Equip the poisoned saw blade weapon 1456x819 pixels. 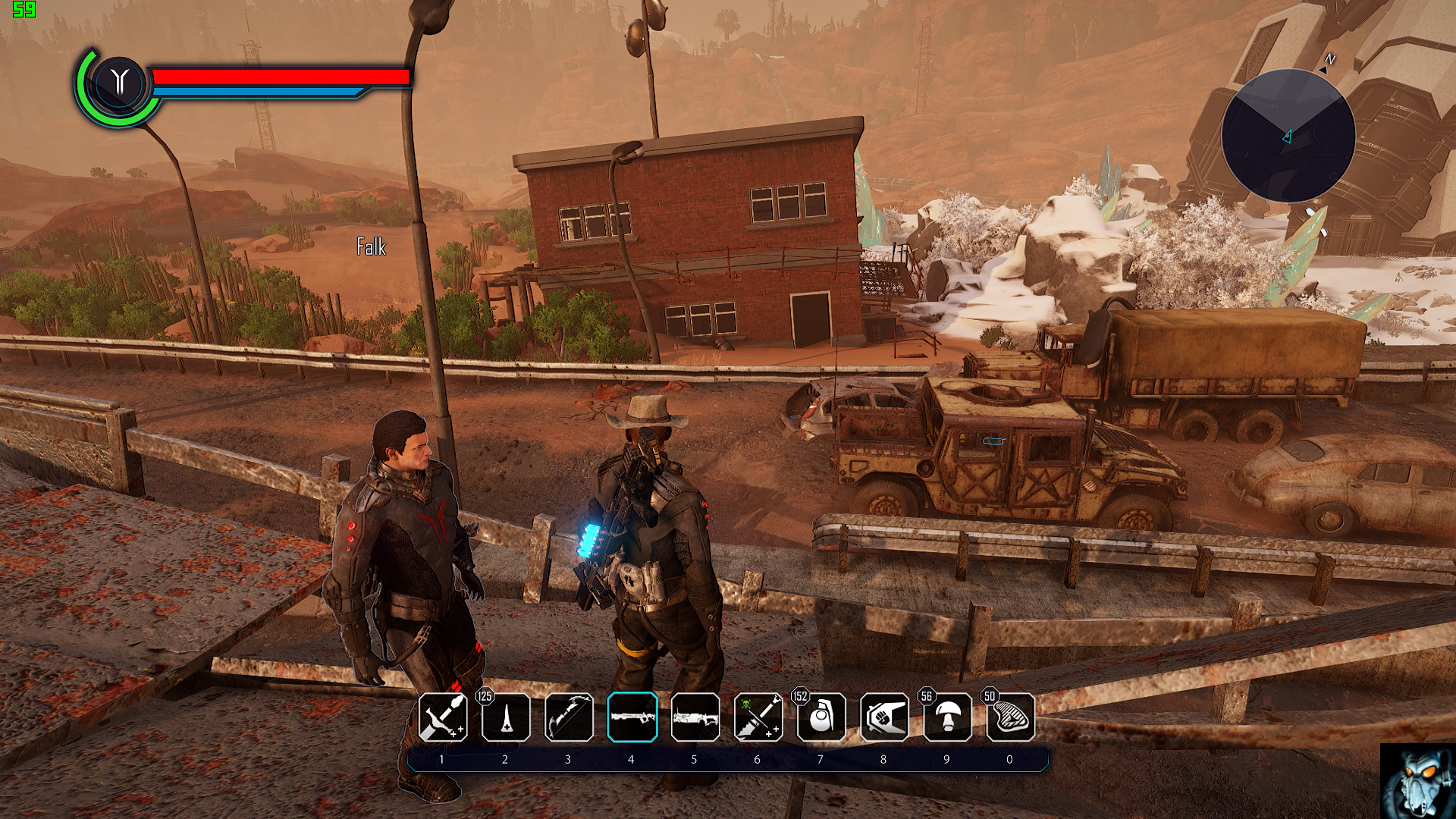(x=758, y=717)
